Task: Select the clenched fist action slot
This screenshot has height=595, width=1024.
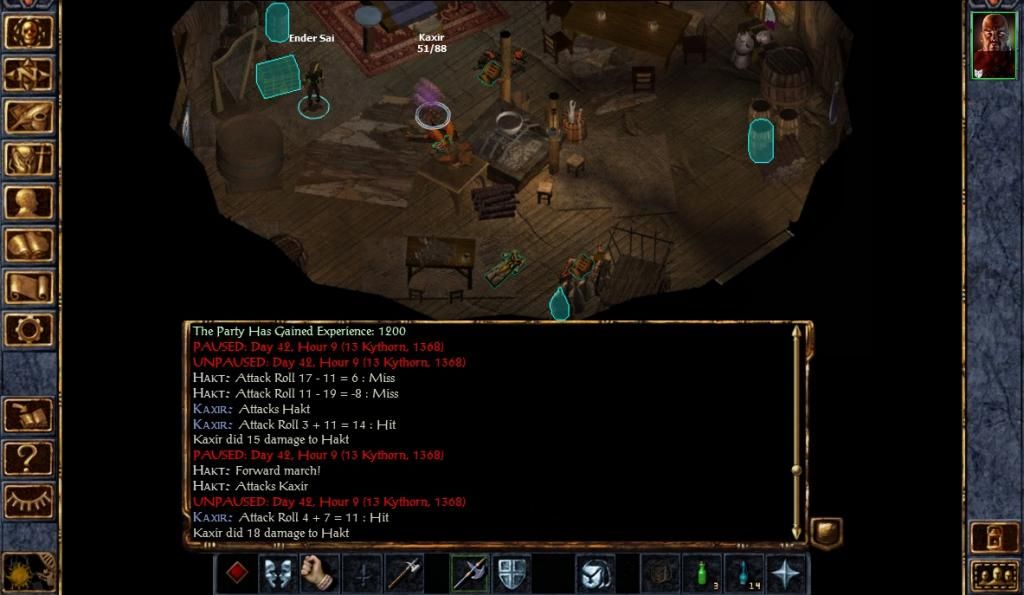Action: [x=319, y=573]
